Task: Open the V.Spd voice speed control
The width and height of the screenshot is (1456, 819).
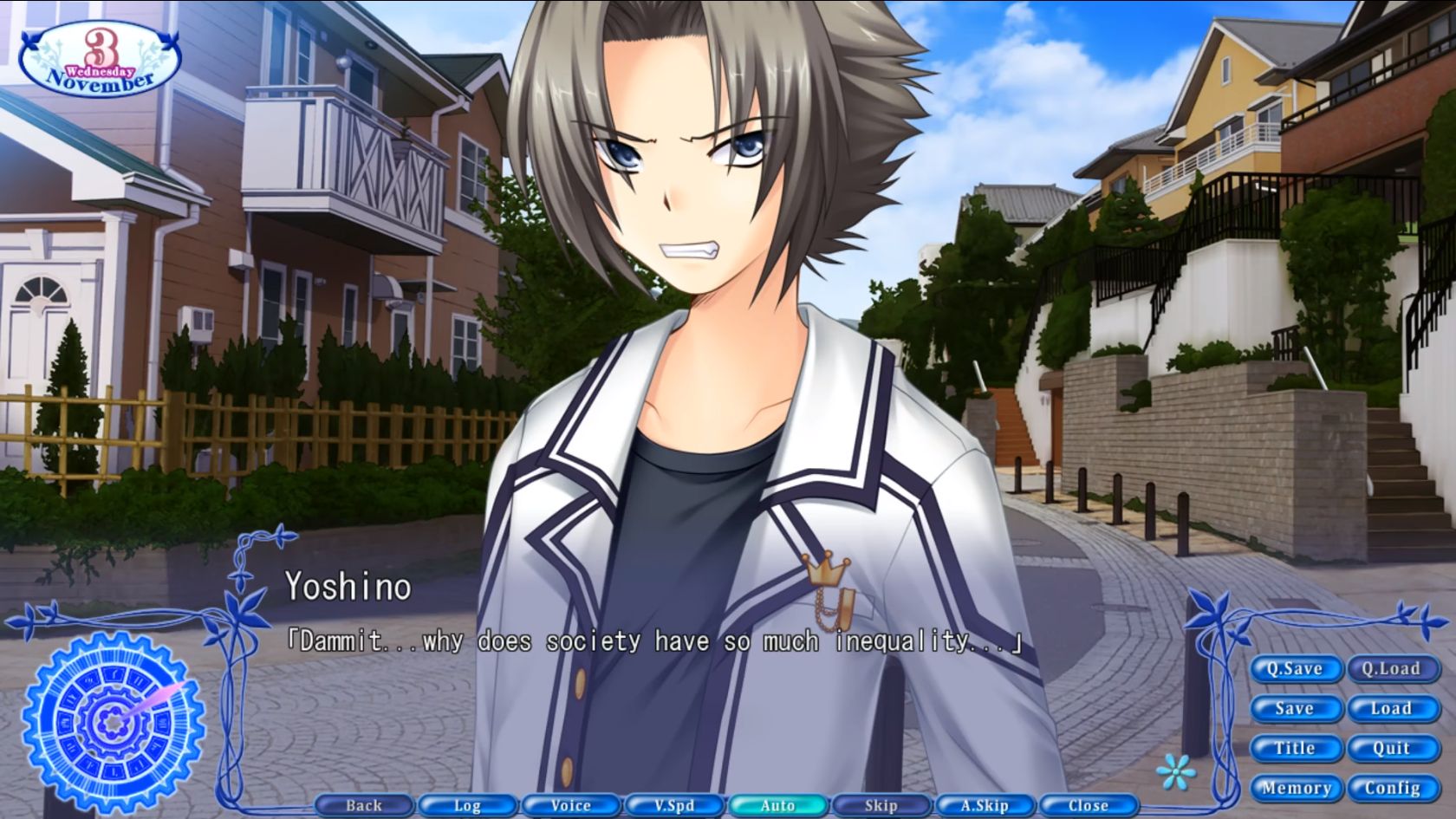Action: pyautogui.click(x=674, y=805)
